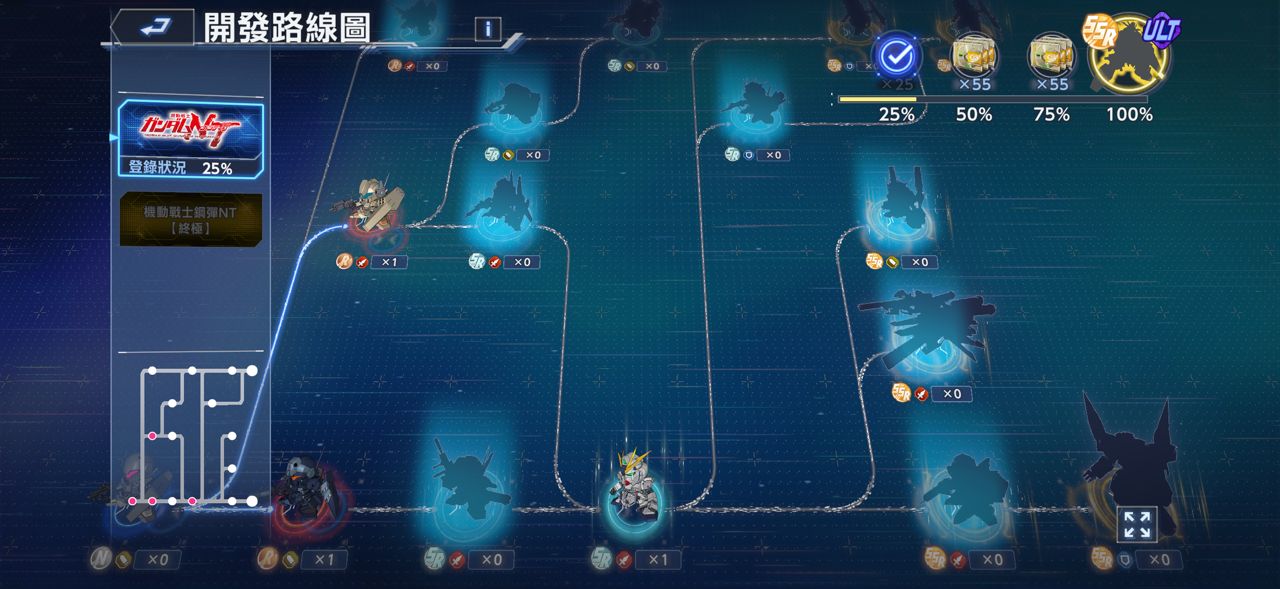Switch to 機動戰士鋼彈NT【終極】 route
1280x589 pixels.
pyautogui.click(x=191, y=219)
